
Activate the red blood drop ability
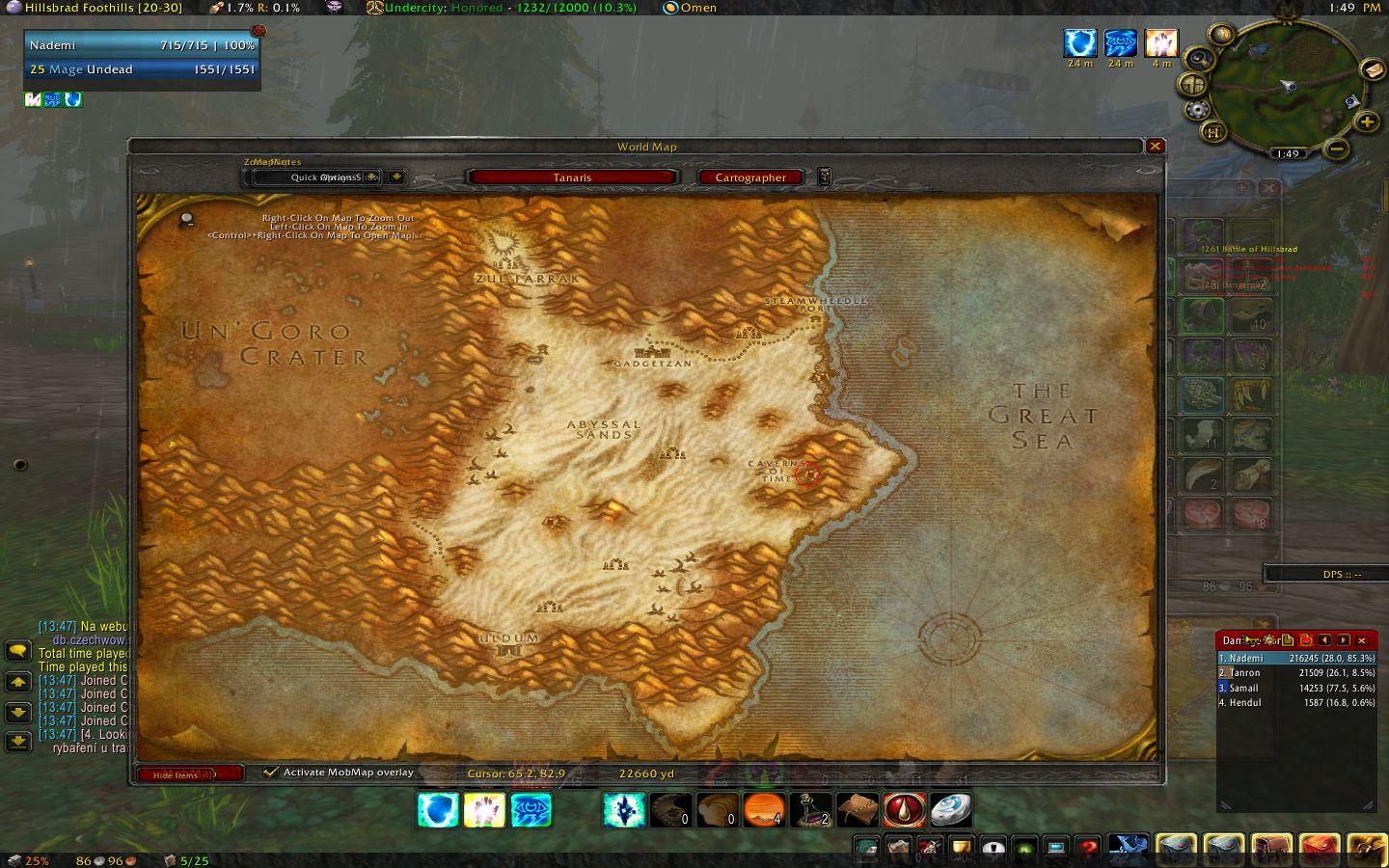coord(904,810)
